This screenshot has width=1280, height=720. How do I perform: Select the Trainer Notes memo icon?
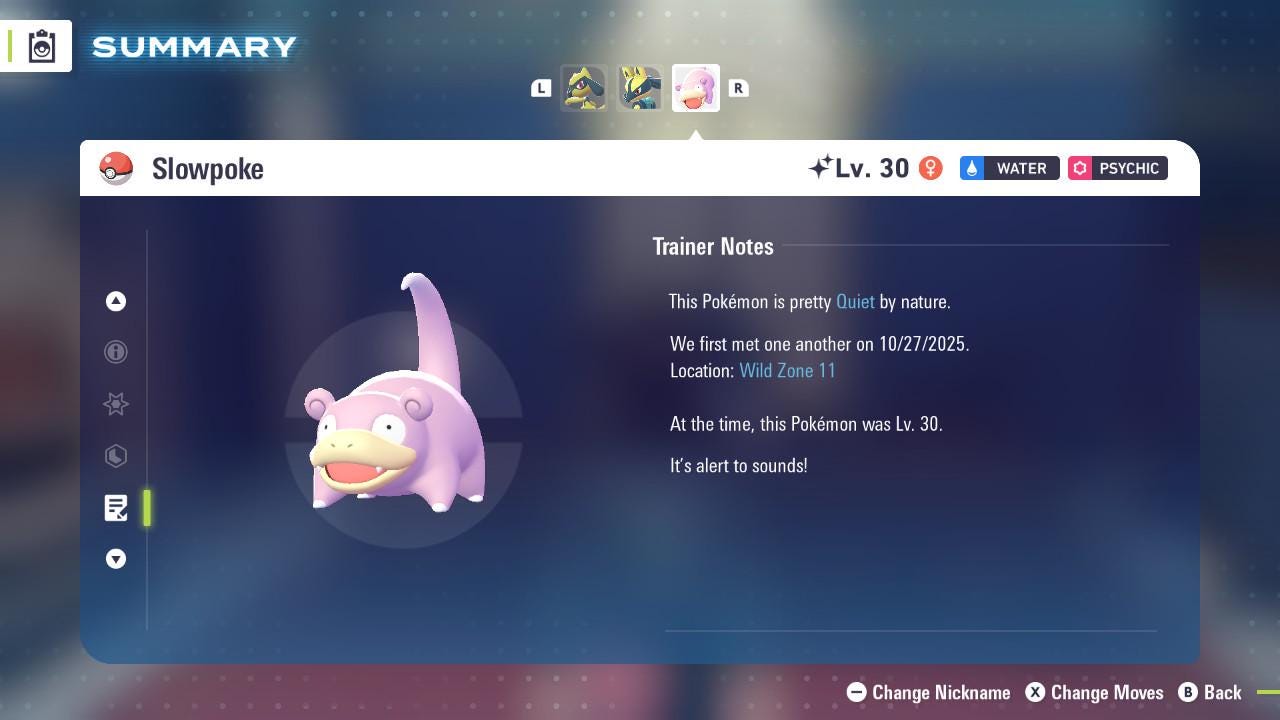[x=116, y=508]
